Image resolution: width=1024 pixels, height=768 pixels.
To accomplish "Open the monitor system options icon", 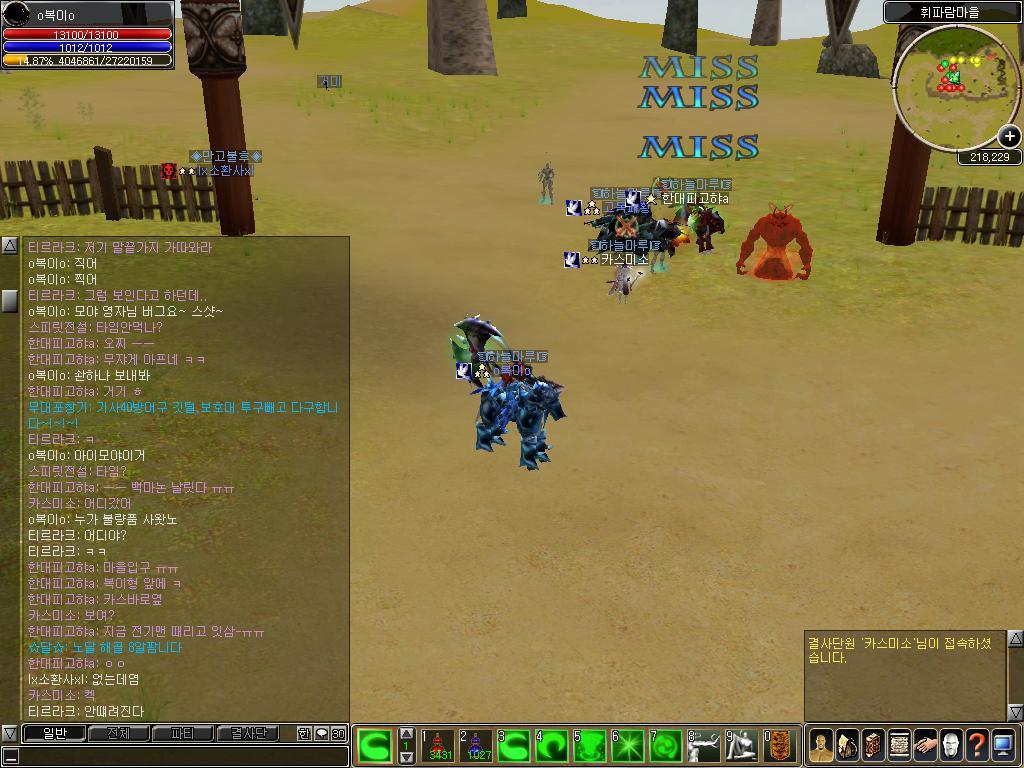I will 1003,745.
